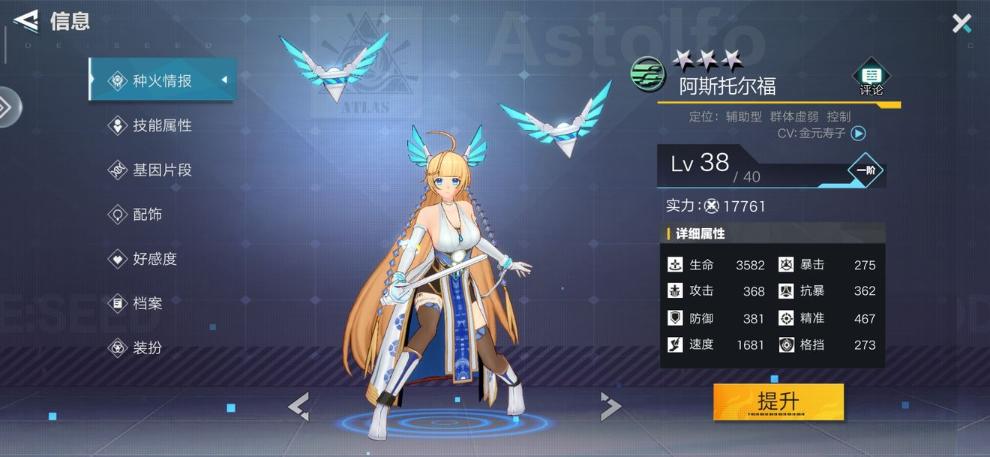Viewport: 990px width, 457px height.
Task: Expand the collapsed panel at left edge
Action: 8,107
